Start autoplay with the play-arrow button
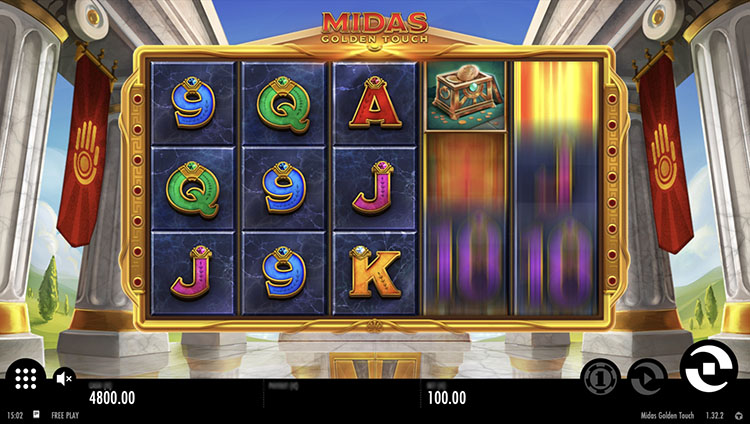This screenshot has width=750, height=424. [647, 377]
